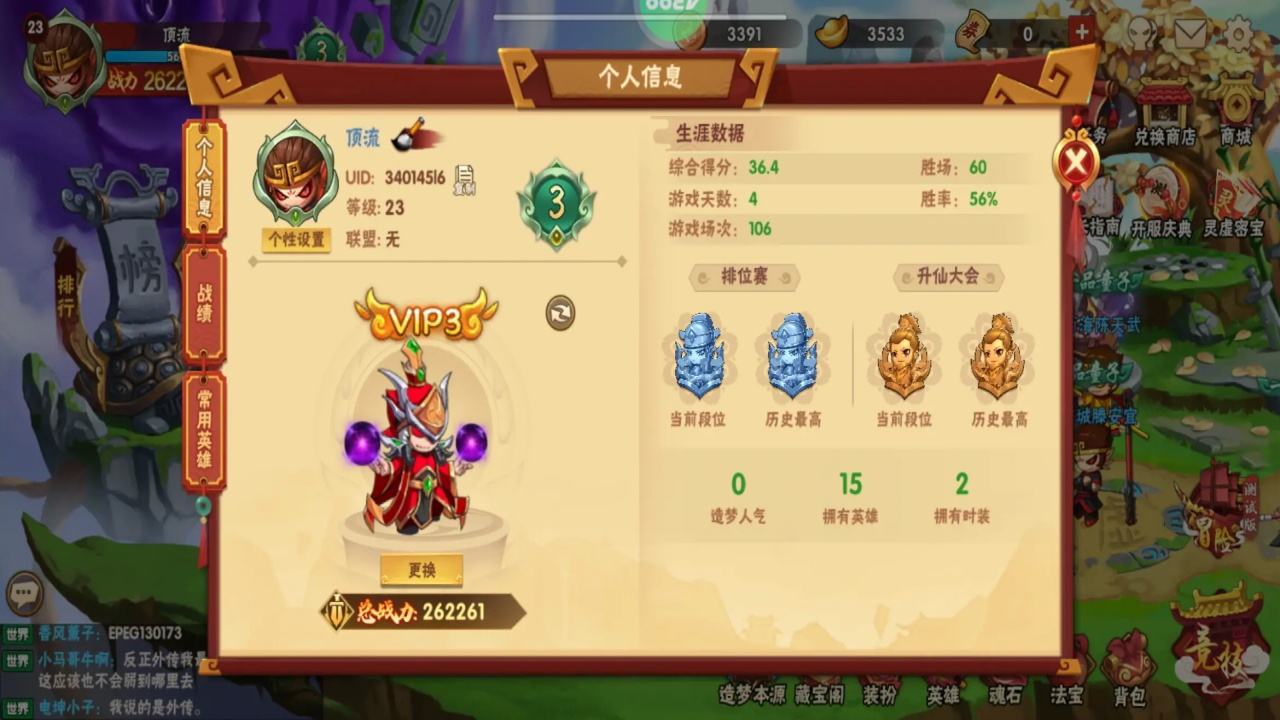Tap the circular refresh swap icon
Screen dimensions: 1280x720
click(x=560, y=313)
